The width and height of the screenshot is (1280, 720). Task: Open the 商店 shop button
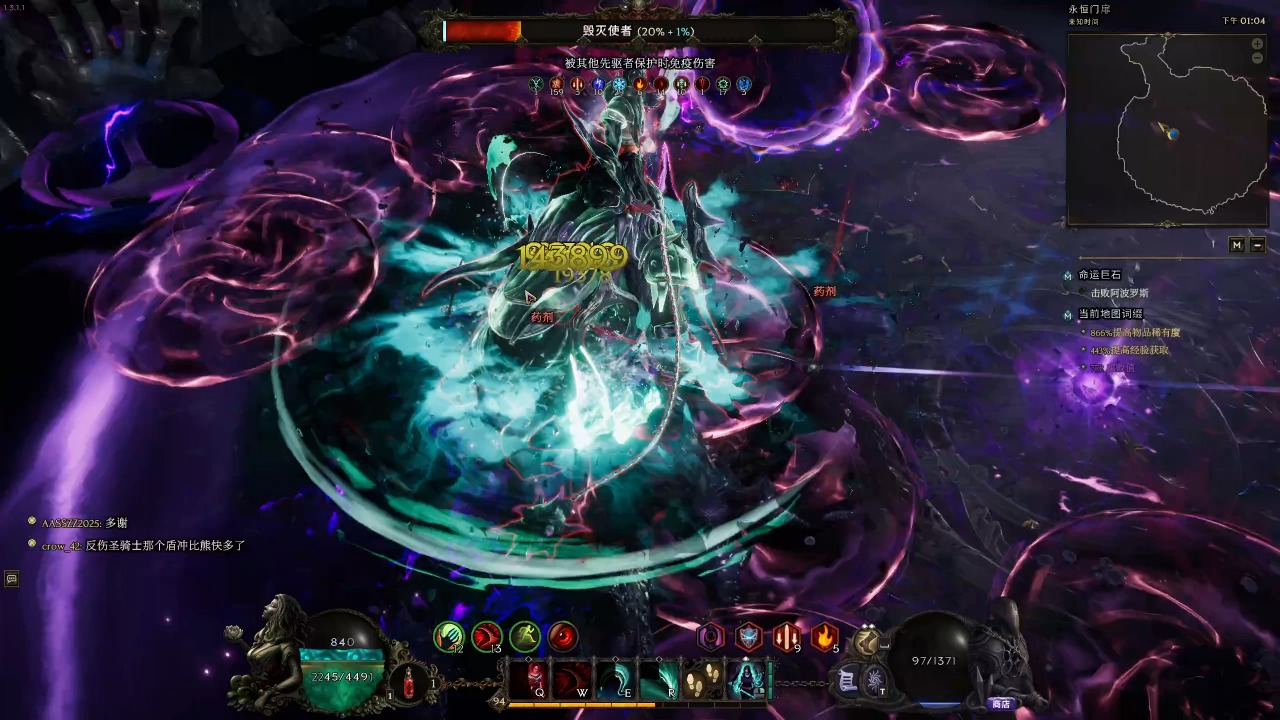point(1000,704)
